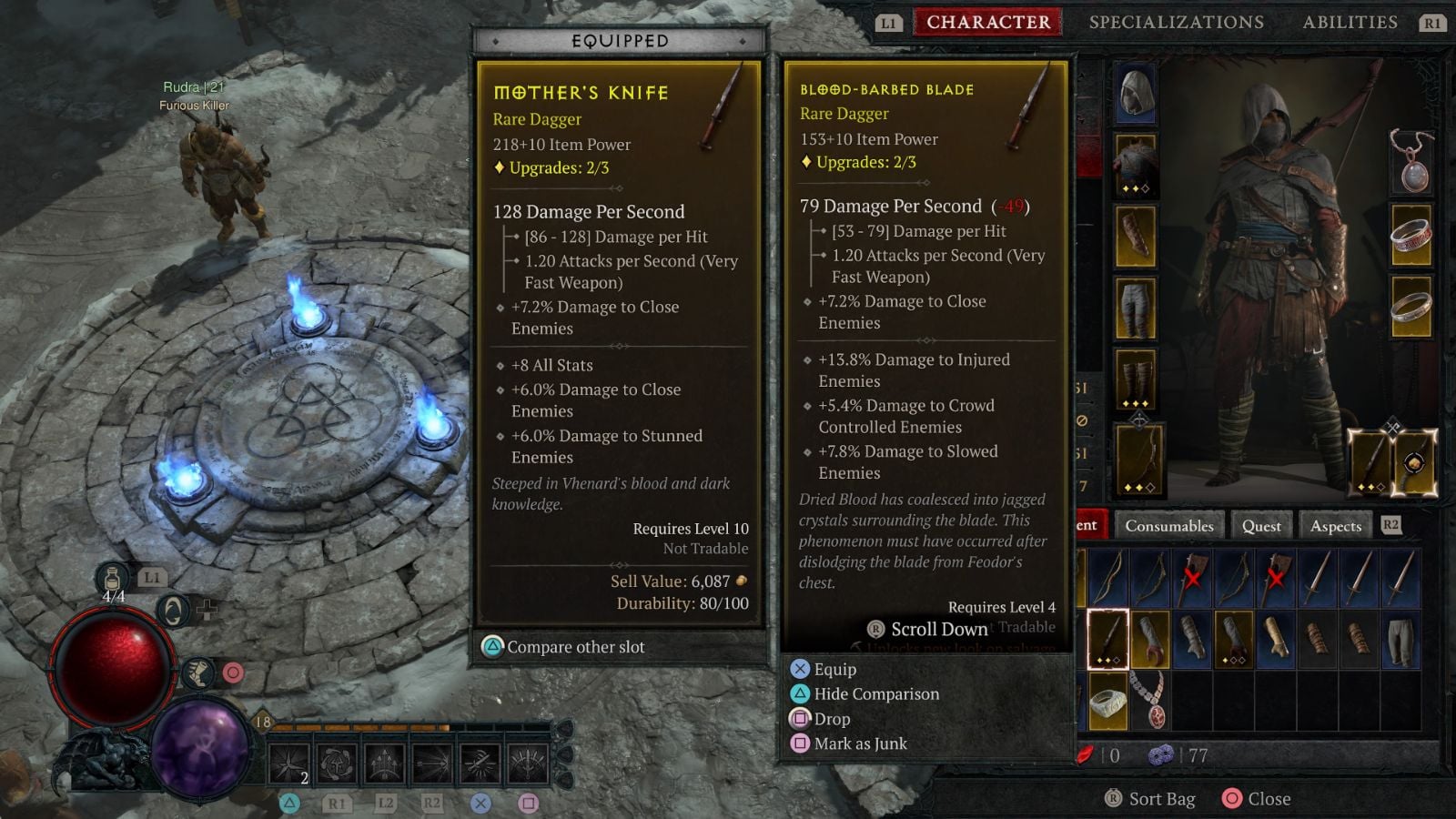Activate the winged boot evade icon
Viewport: 1456px width, 819px height.
(197, 673)
